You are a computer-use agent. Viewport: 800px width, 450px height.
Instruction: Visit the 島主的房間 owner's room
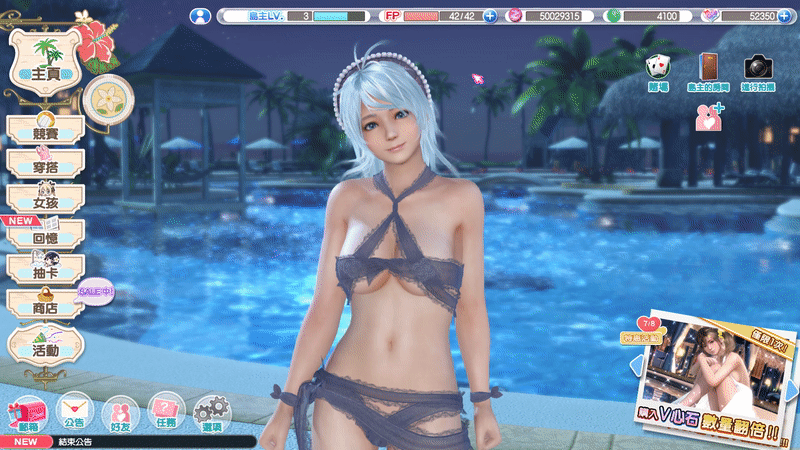click(x=708, y=69)
